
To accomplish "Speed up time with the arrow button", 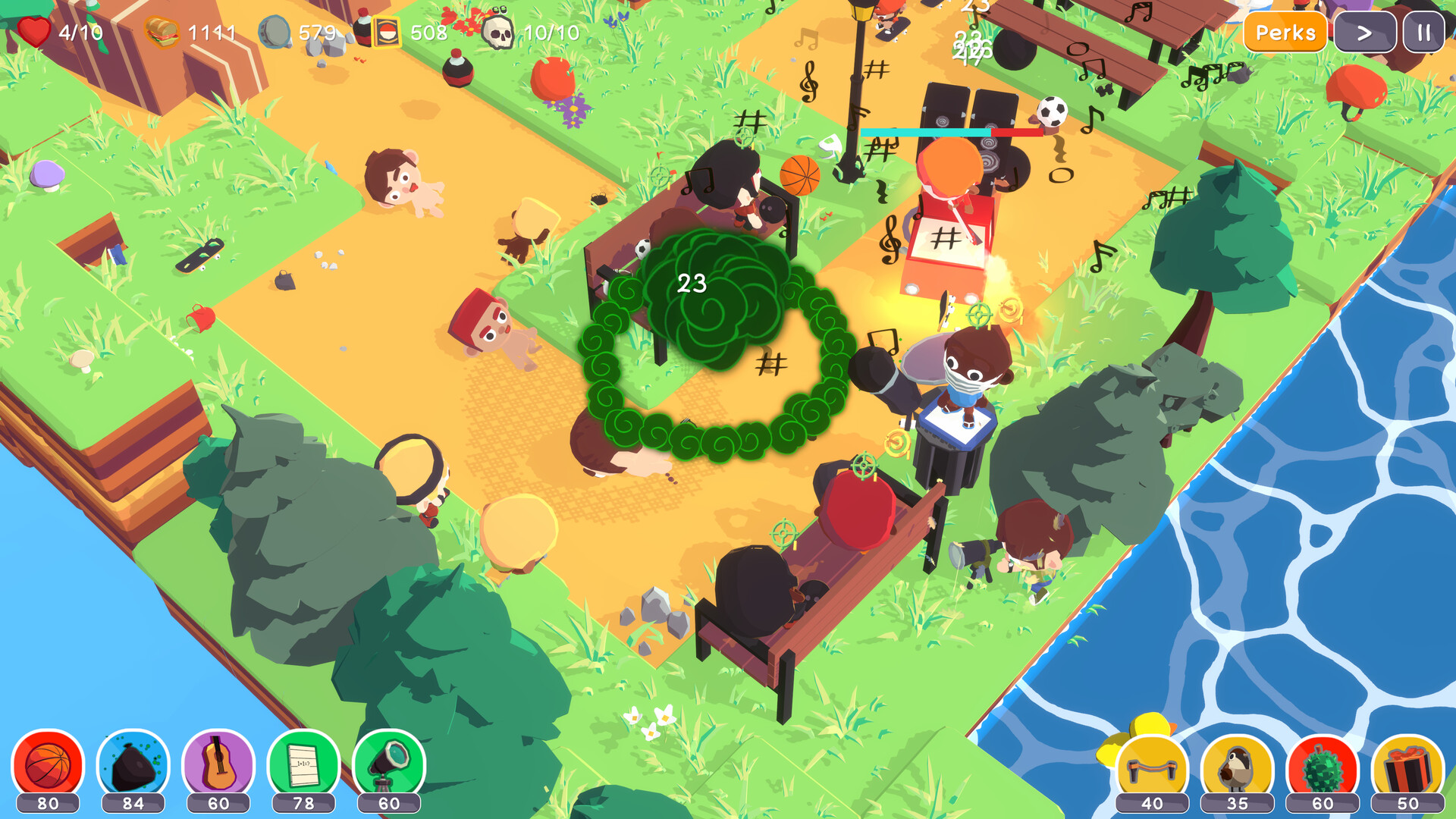I will (x=1364, y=33).
